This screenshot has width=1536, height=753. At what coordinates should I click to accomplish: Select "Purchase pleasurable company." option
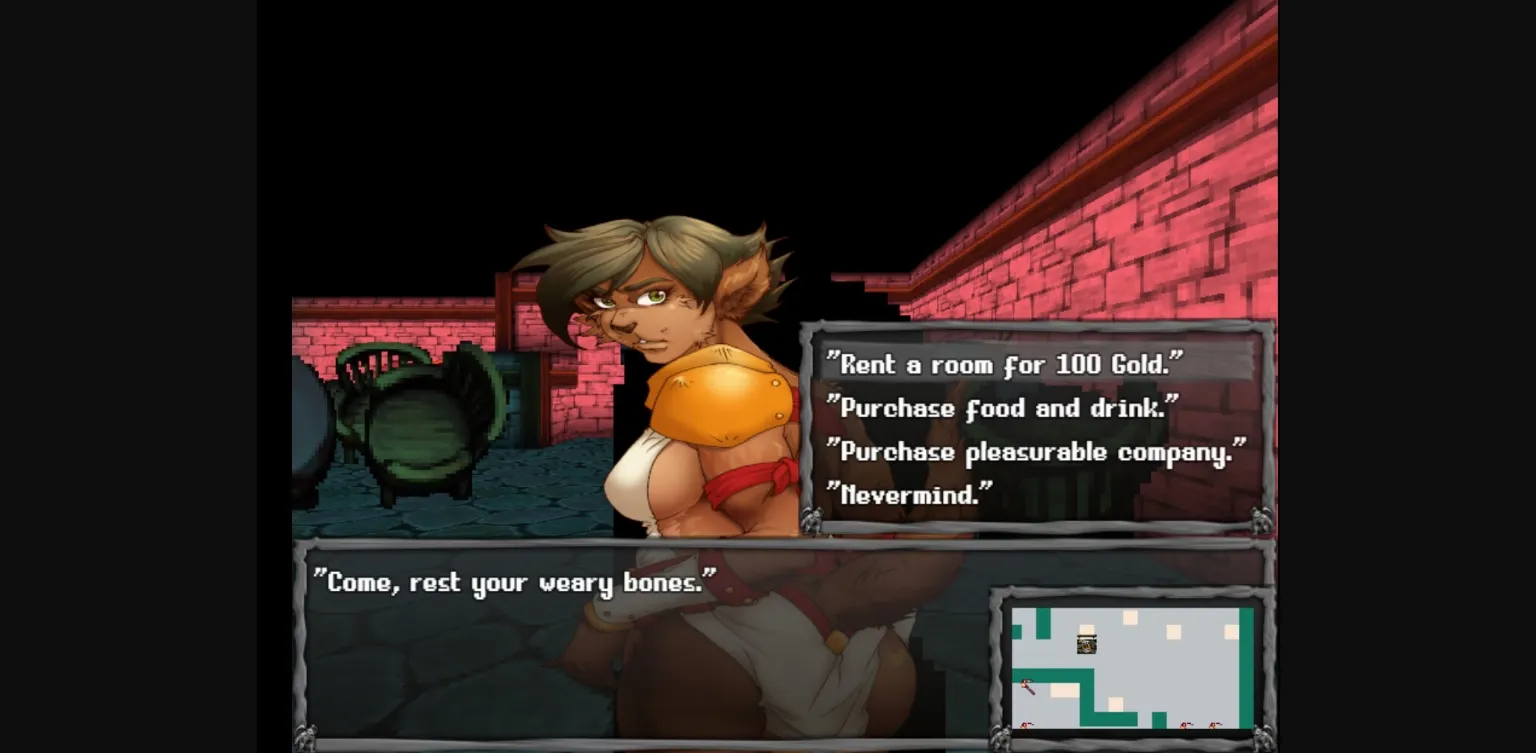tap(1035, 452)
